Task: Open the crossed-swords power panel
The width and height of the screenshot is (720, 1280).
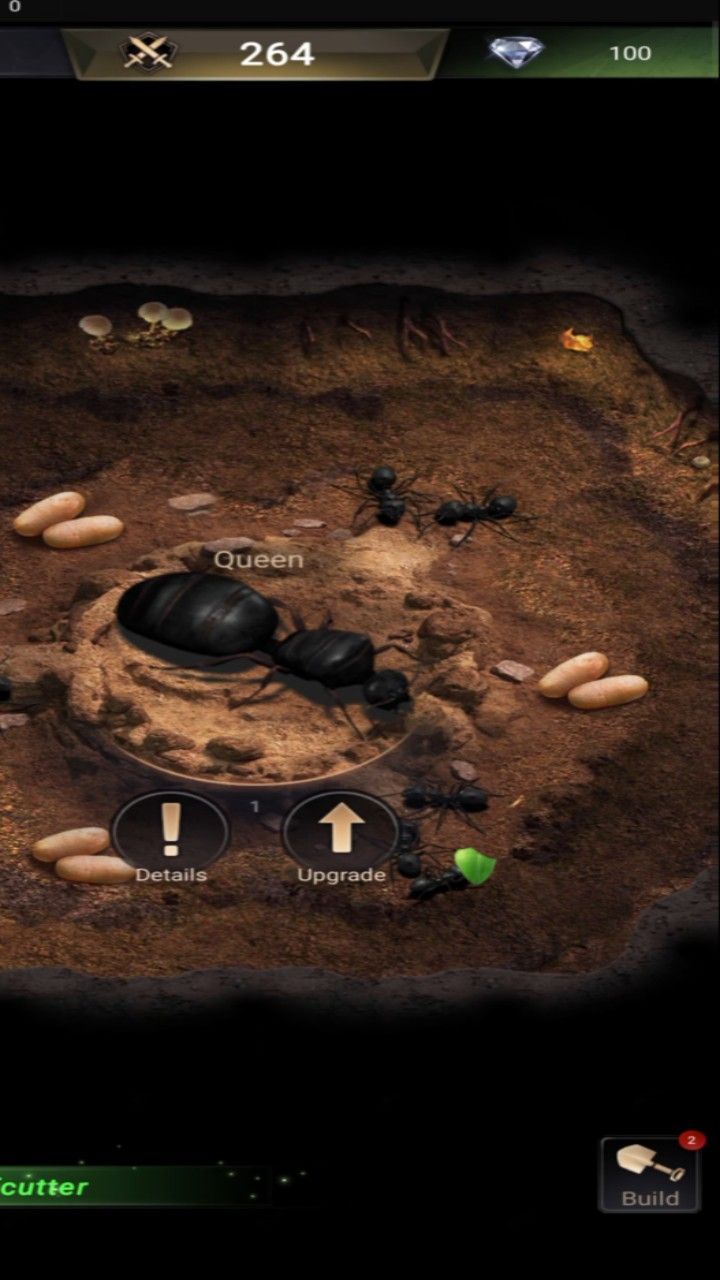Action: (149, 52)
